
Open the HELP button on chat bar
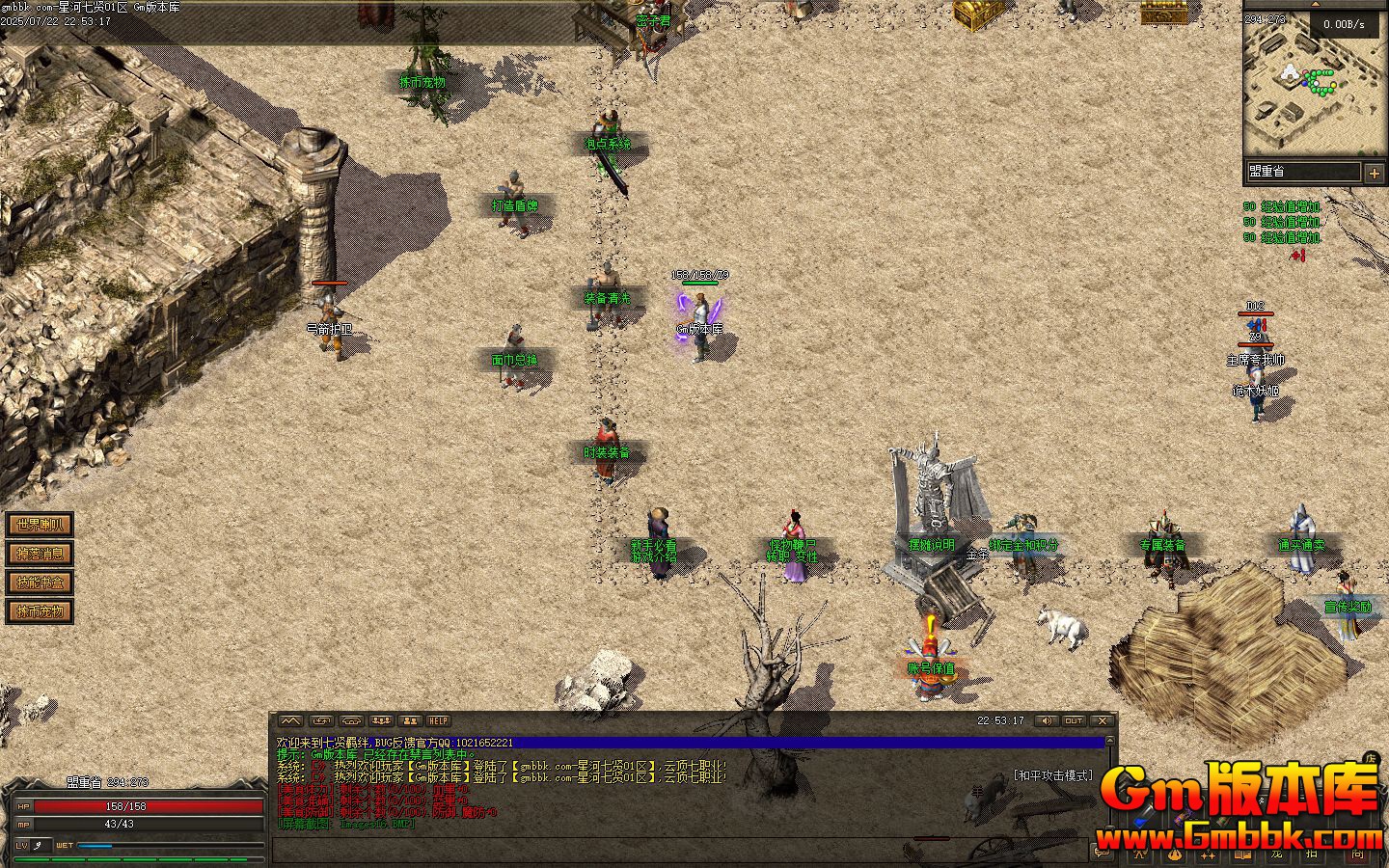tap(439, 720)
